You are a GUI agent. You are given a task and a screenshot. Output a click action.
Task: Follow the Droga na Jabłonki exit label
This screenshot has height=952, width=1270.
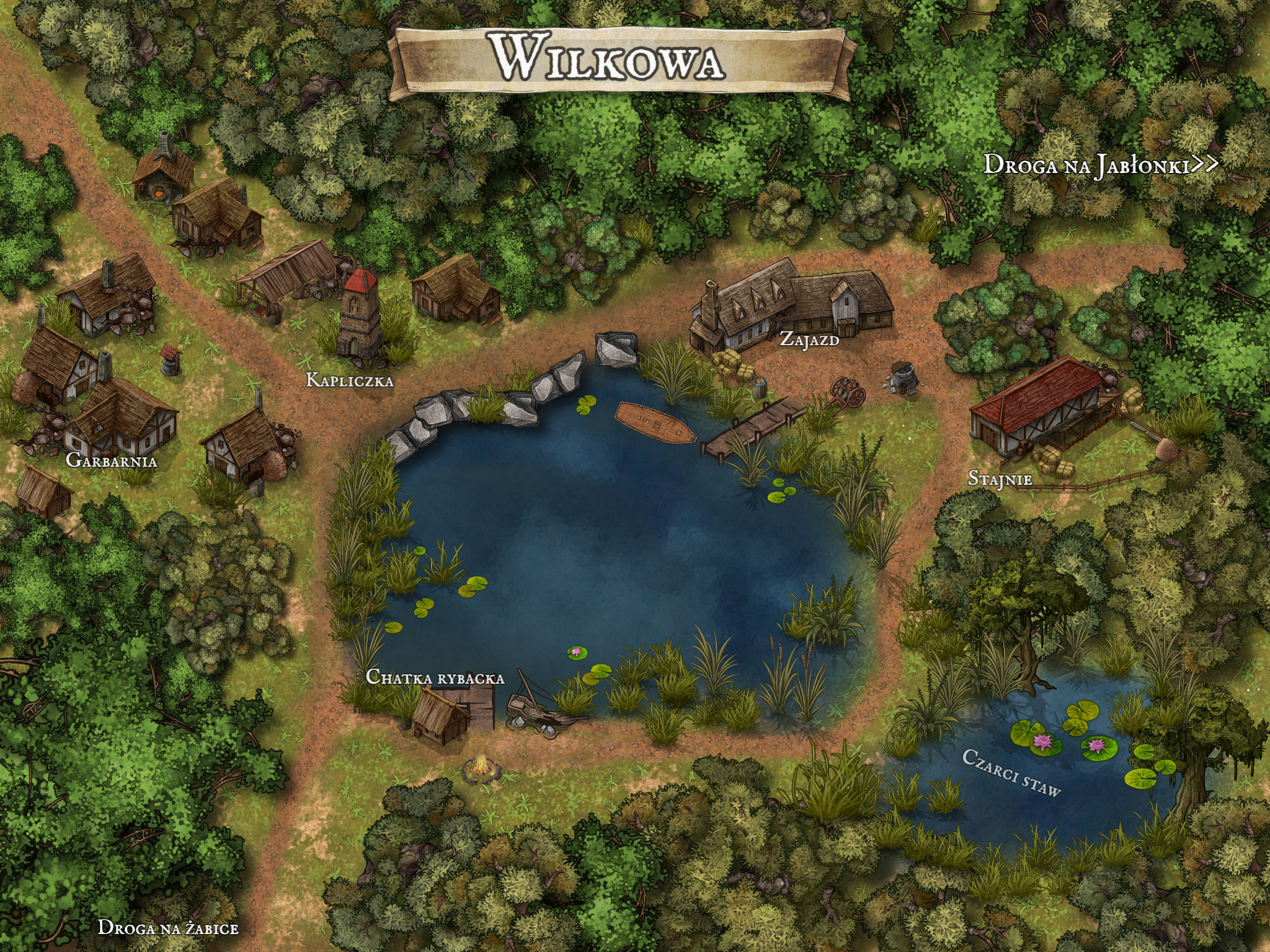coord(1100,165)
